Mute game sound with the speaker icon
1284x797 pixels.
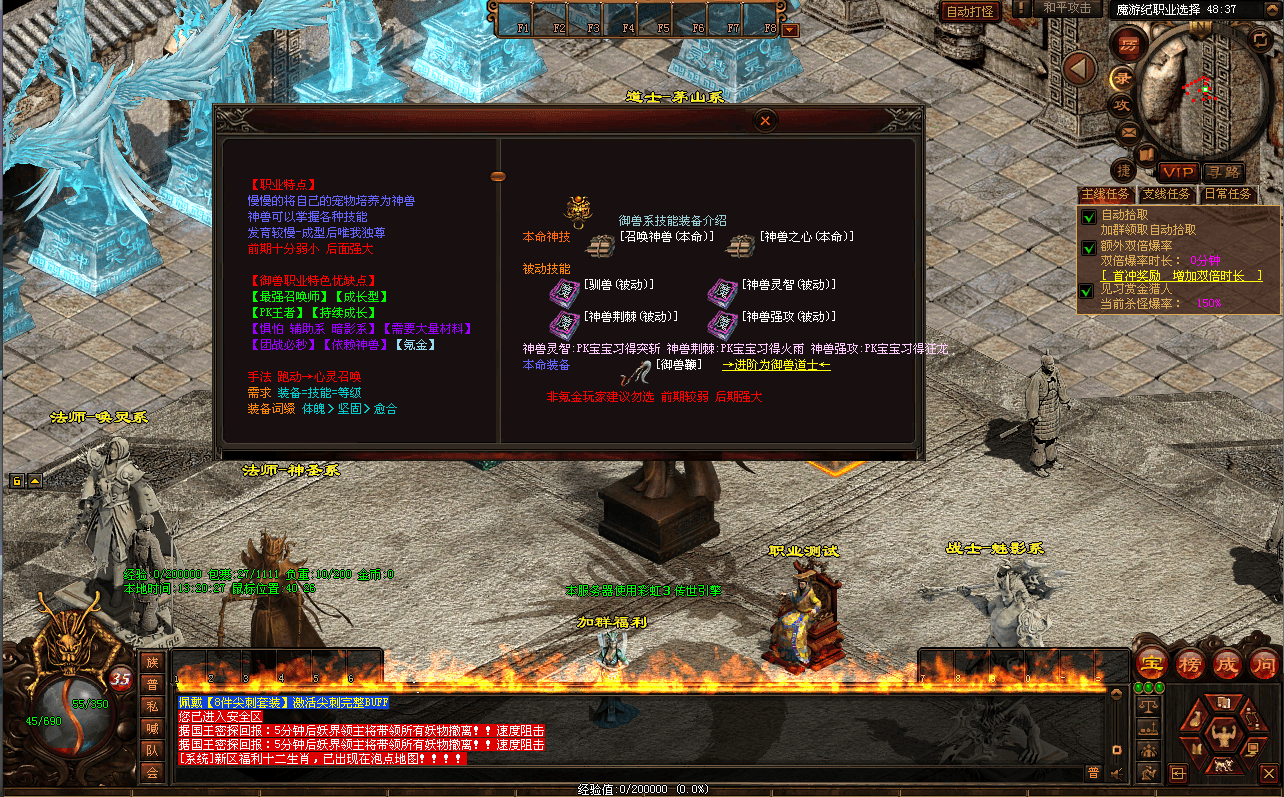pyautogui.click(x=1116, y=773)
